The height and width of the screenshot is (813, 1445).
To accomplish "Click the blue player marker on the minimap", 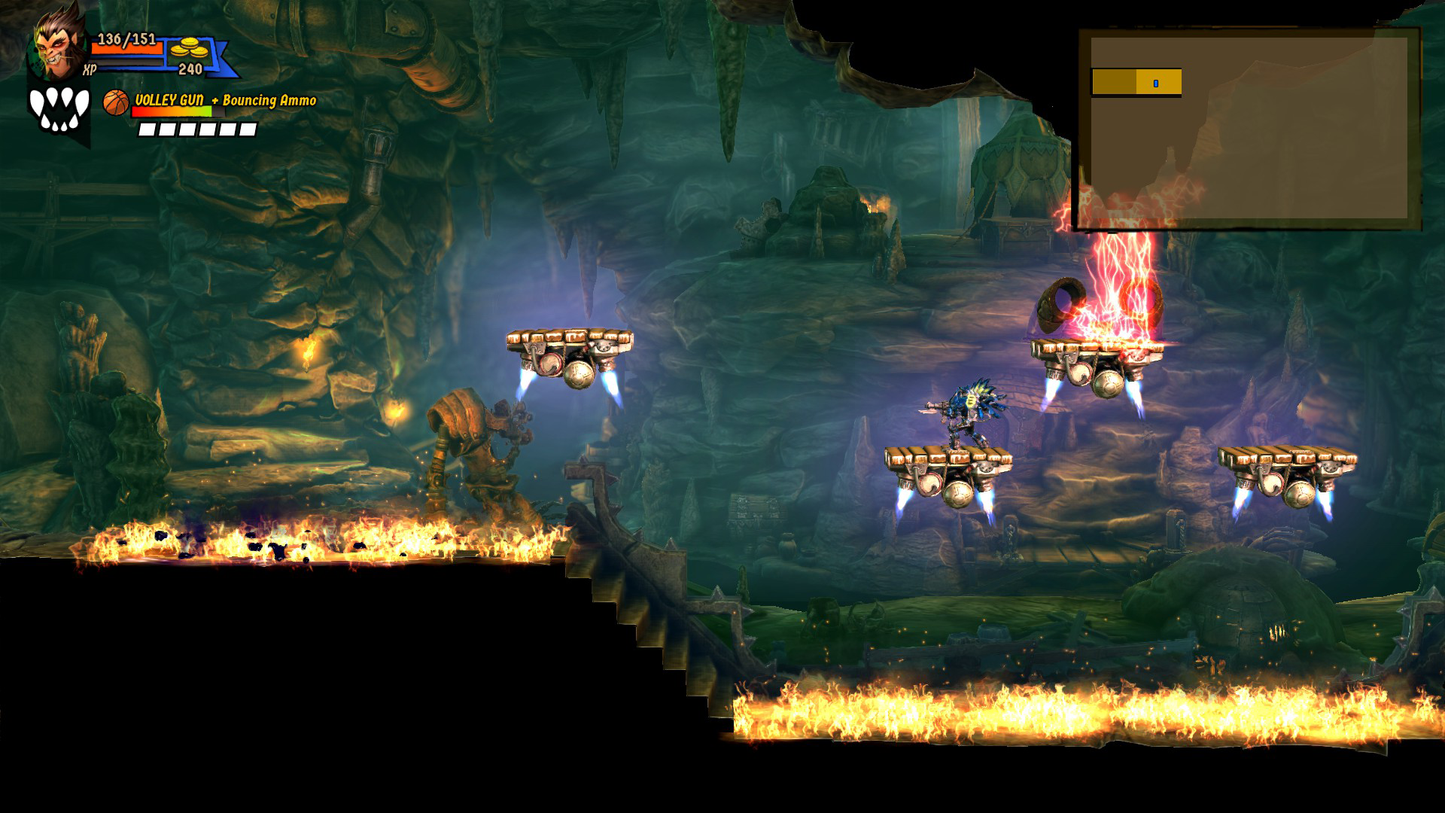I will (1158, 84).
